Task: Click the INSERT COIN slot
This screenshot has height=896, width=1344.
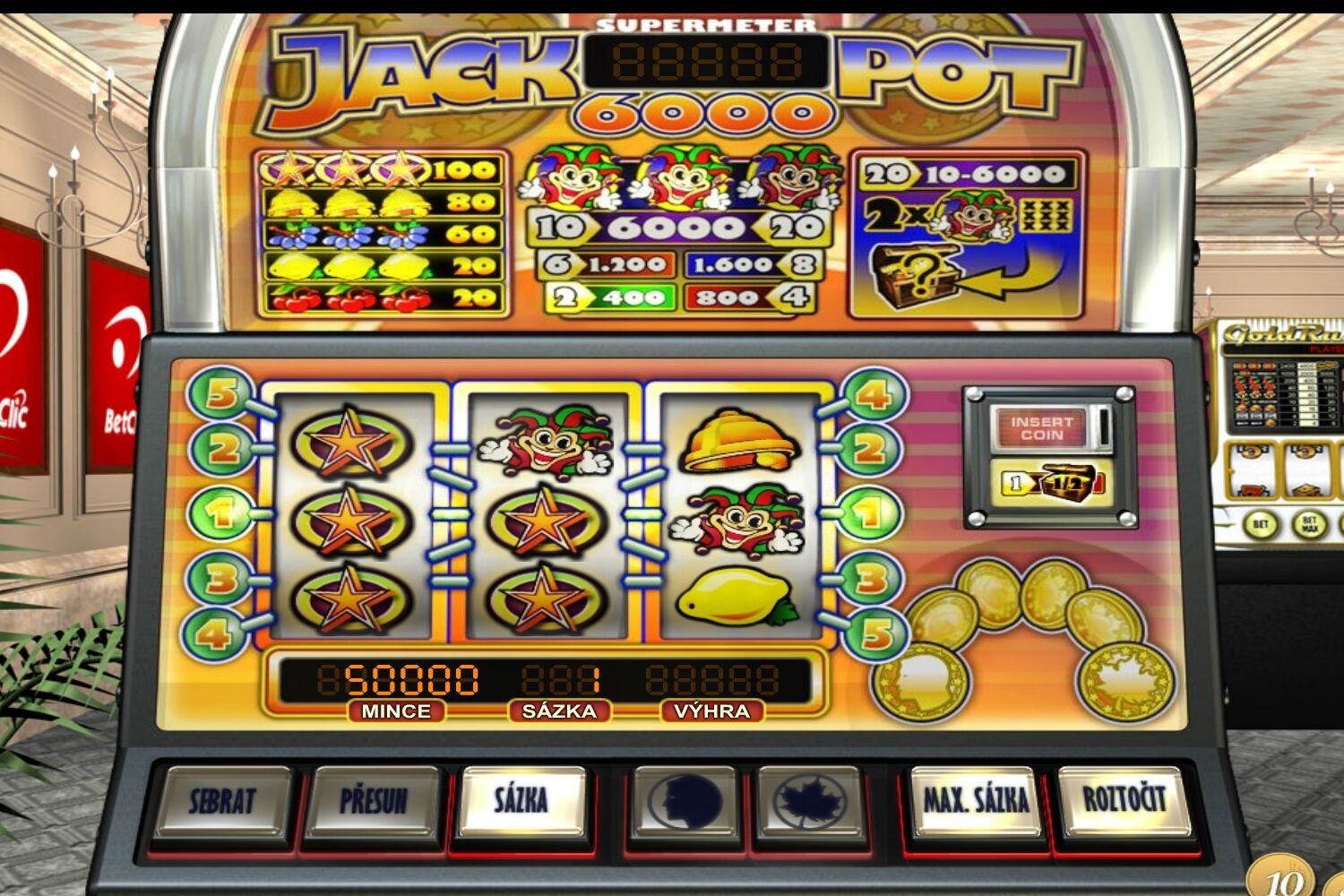Action: pos(1042,428)
